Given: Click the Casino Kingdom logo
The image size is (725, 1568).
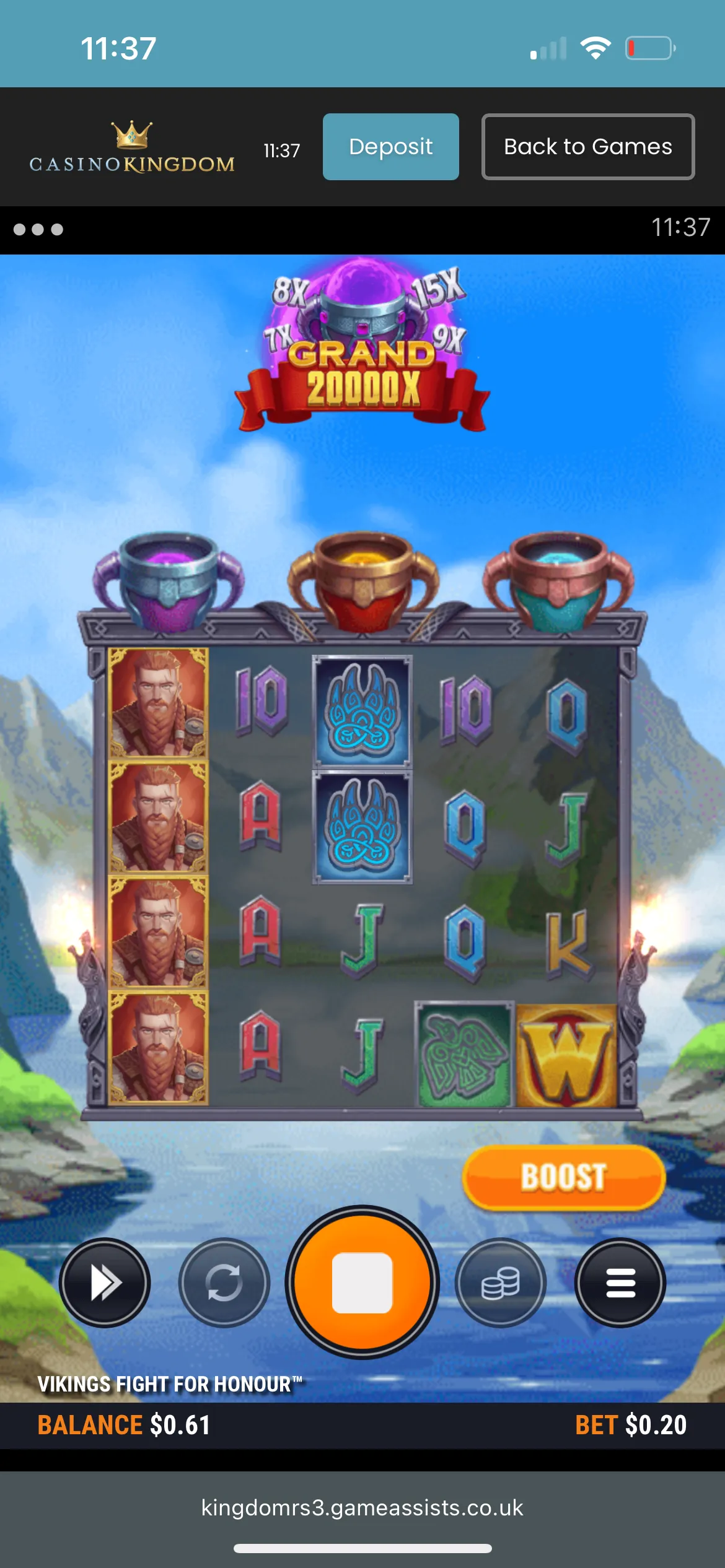Looking at the screenshot, I should 132,148.
